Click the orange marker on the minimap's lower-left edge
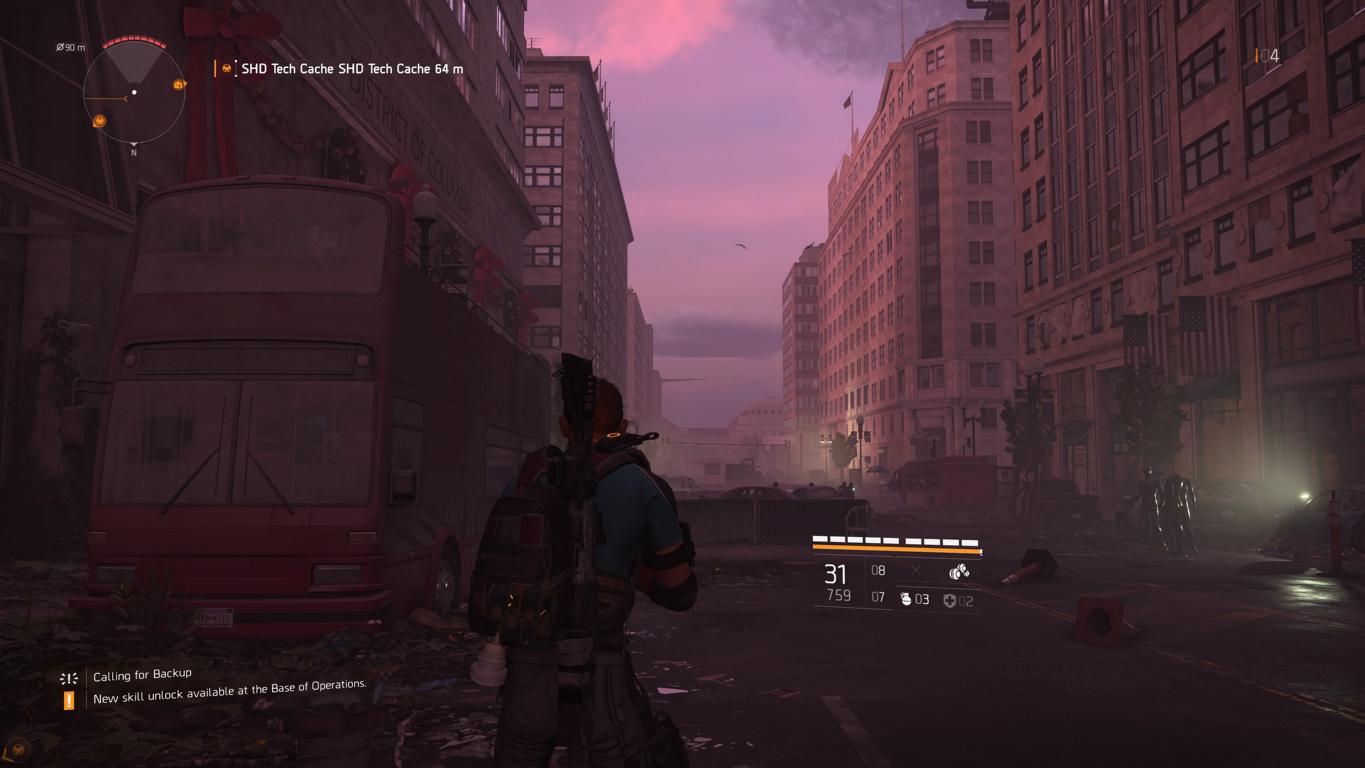1365x768 pixels. 100,121
